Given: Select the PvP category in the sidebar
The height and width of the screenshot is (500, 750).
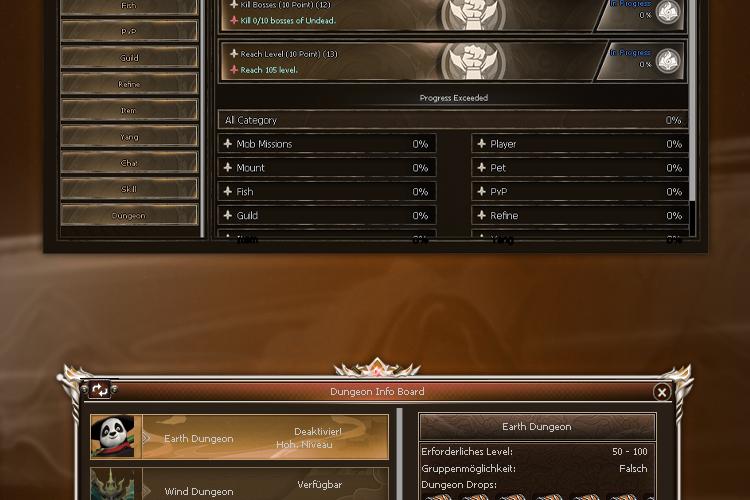Looking at the screenshot, I should pyautogui.click(x=129, y=31).
